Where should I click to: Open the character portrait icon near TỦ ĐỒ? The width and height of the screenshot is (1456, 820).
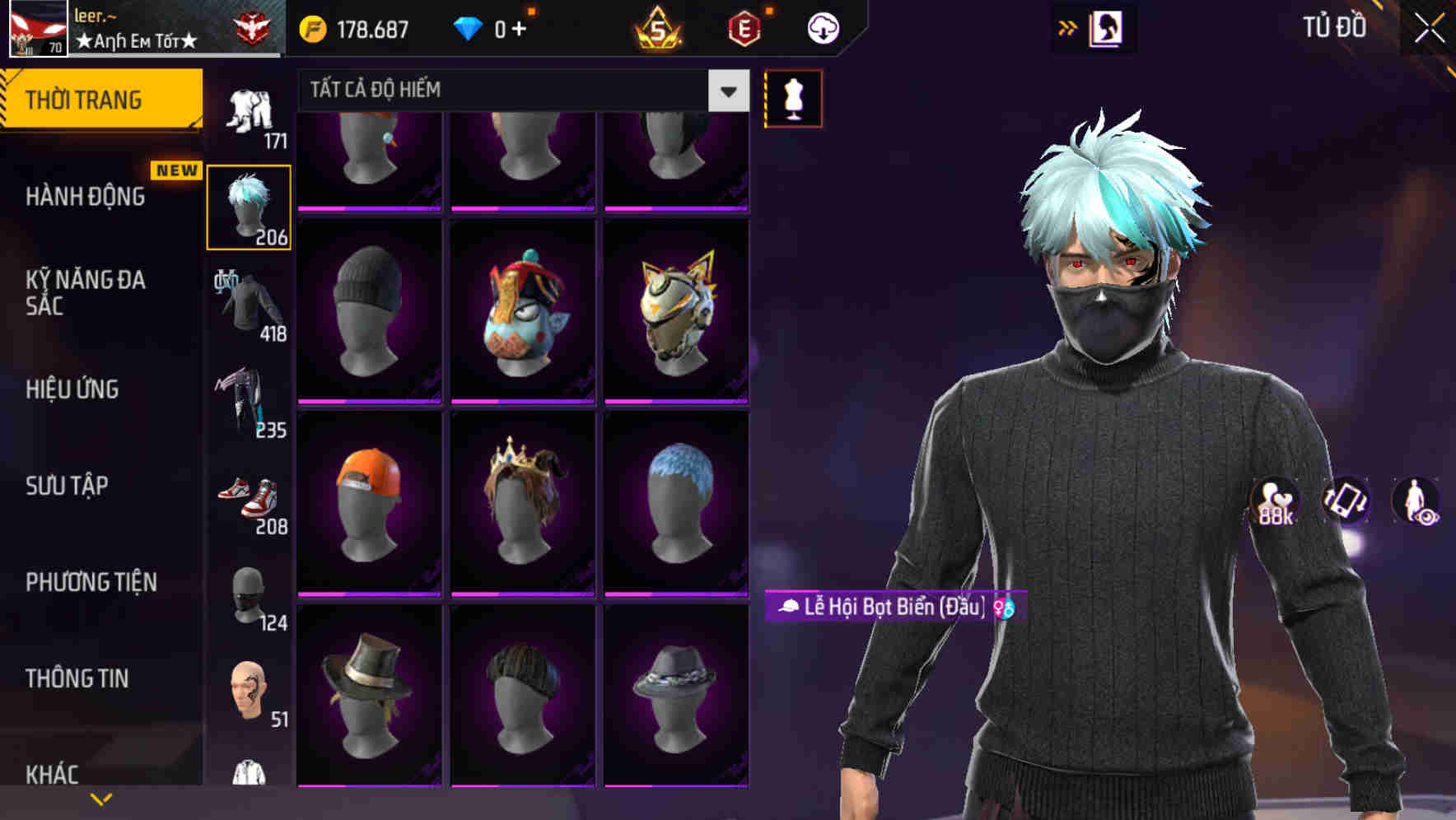1108,27
